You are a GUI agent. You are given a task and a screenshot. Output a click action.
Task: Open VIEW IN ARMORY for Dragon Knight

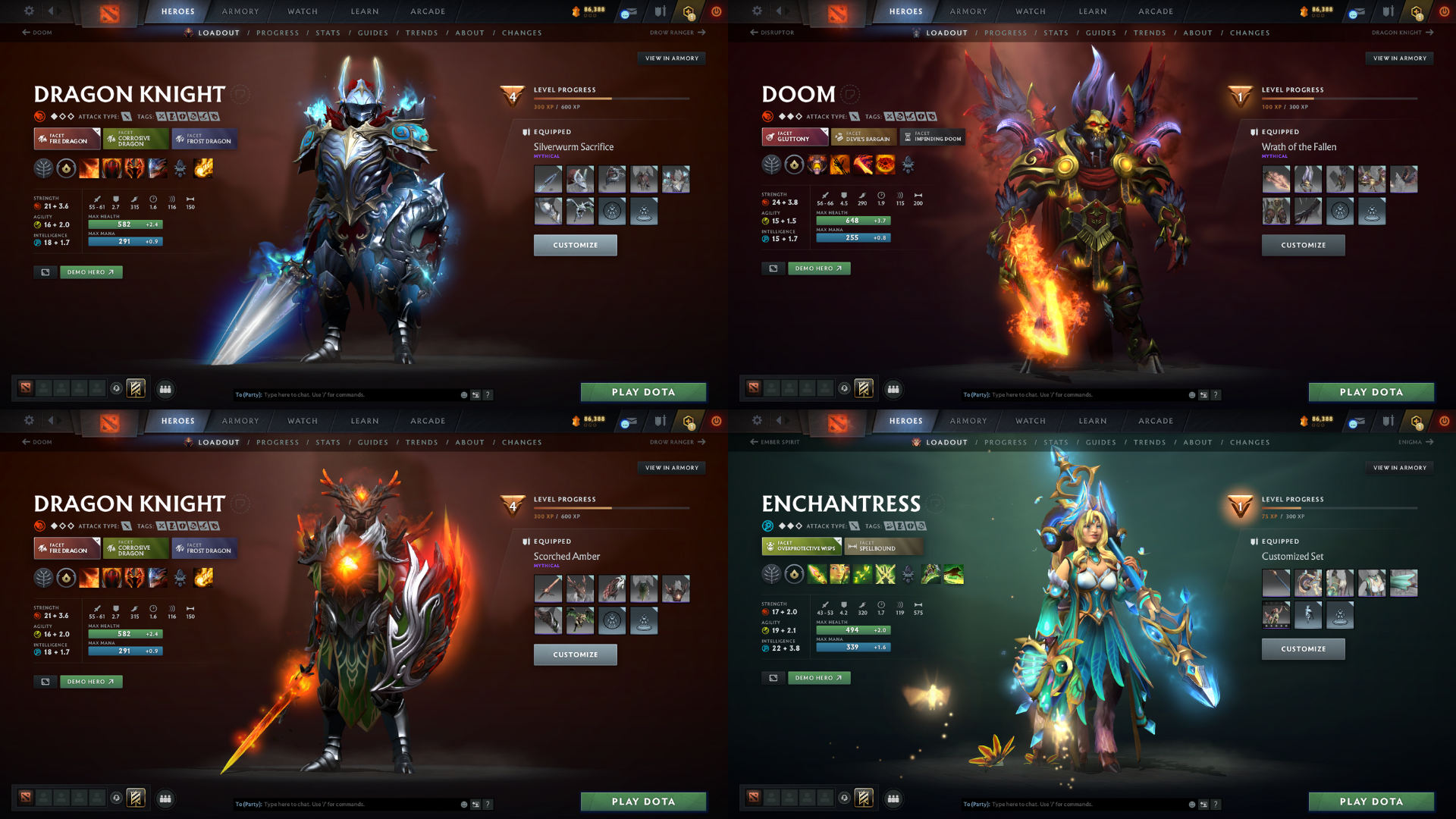coord(672,58)
